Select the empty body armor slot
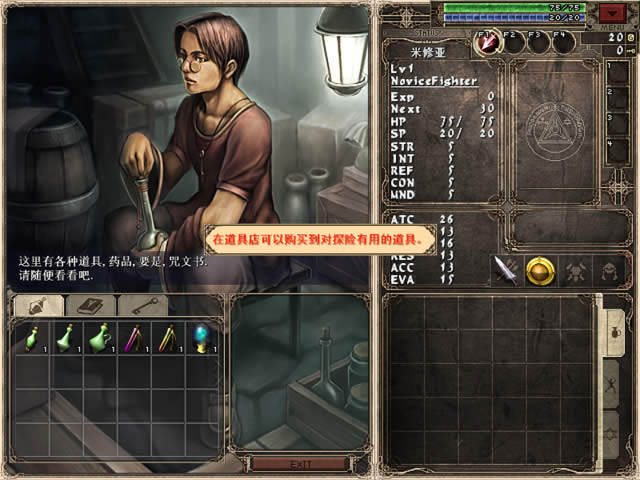 pos(575,270)
